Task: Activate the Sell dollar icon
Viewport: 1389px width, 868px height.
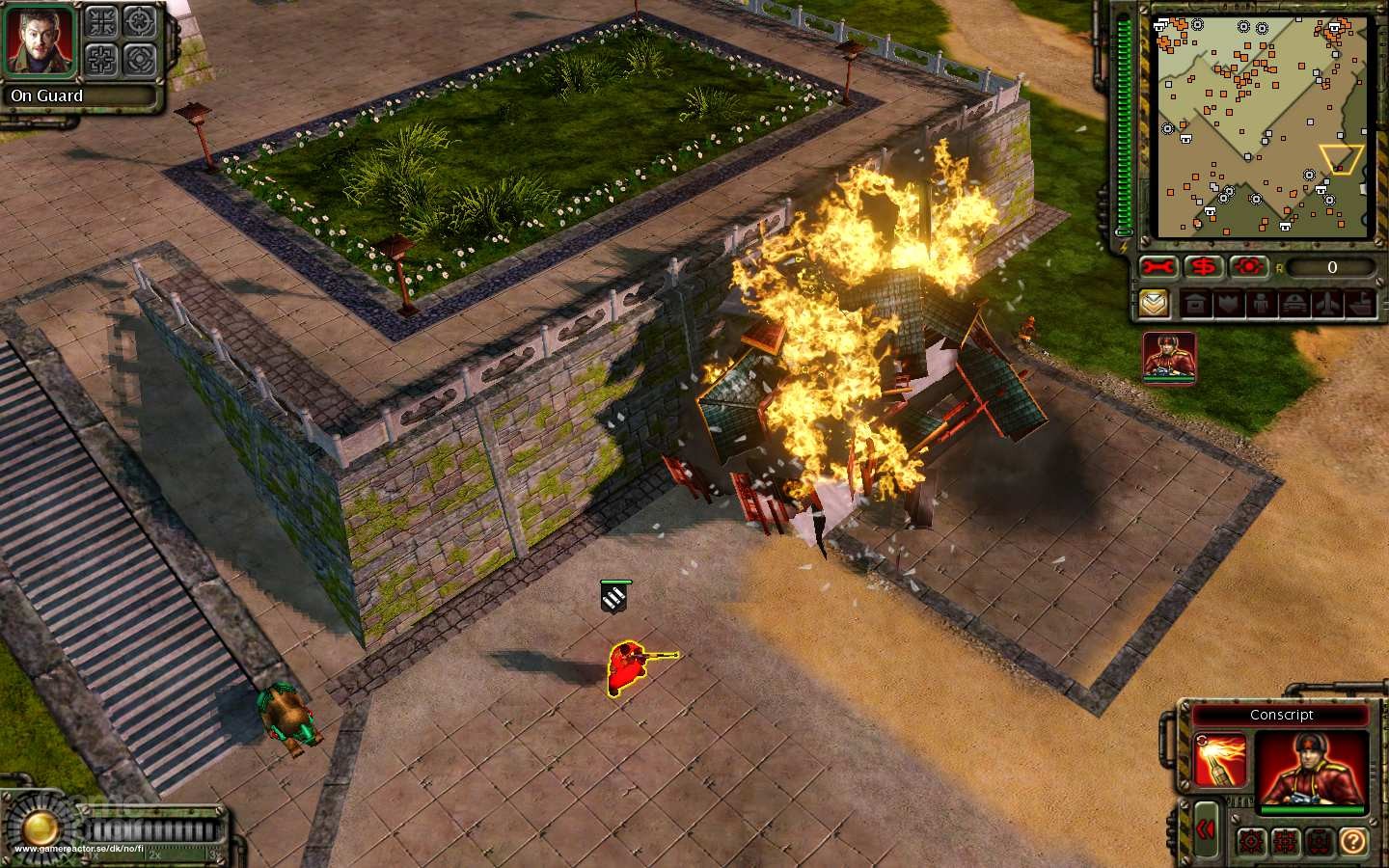Action: click(1201, 268)
